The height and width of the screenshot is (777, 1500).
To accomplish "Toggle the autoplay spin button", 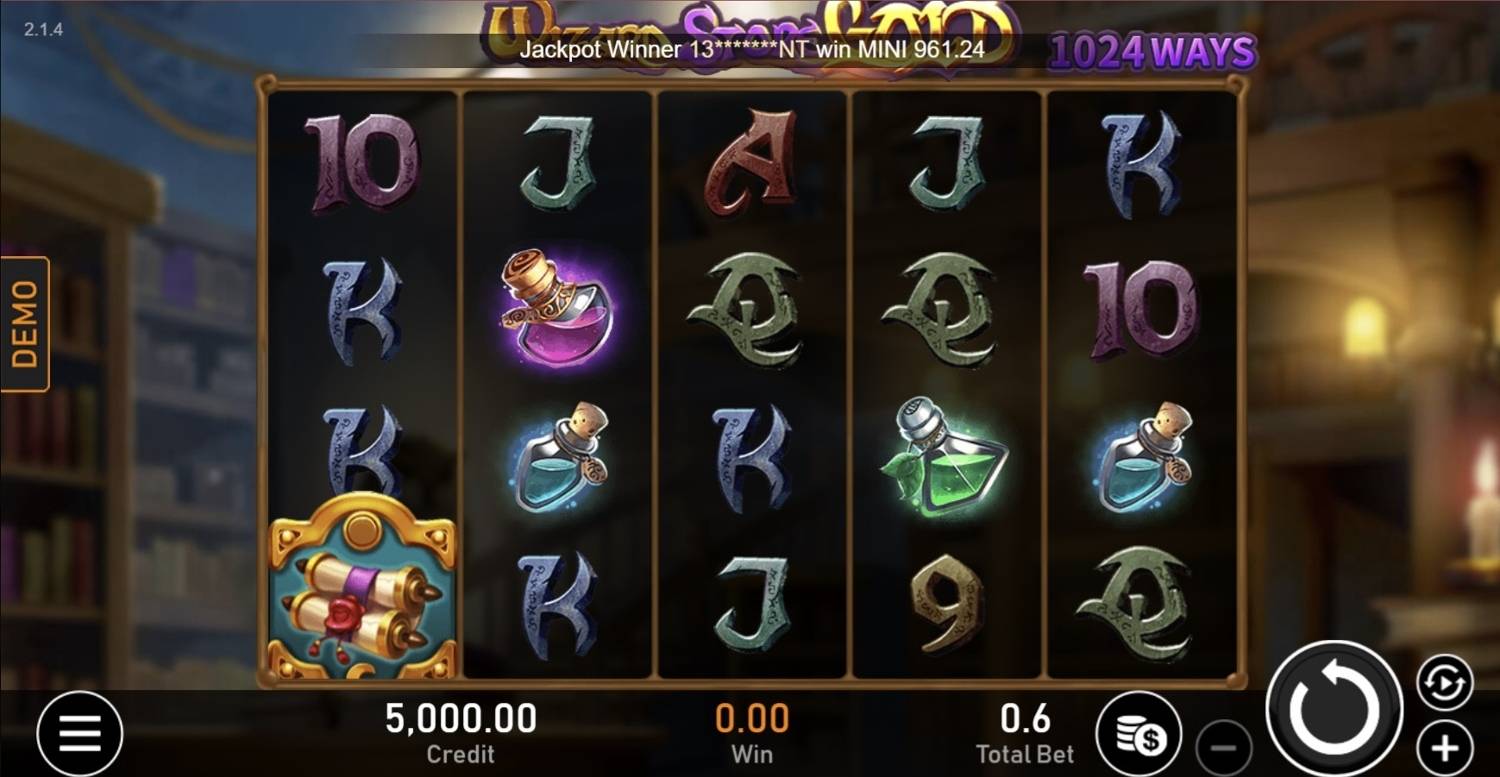I will (x=1445, y=684).
